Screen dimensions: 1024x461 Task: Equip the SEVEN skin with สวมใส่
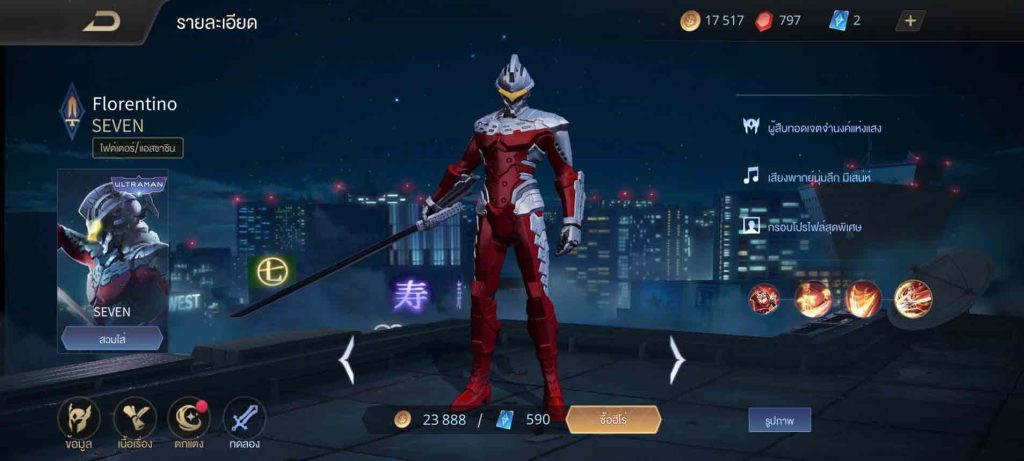pos(112,338)
